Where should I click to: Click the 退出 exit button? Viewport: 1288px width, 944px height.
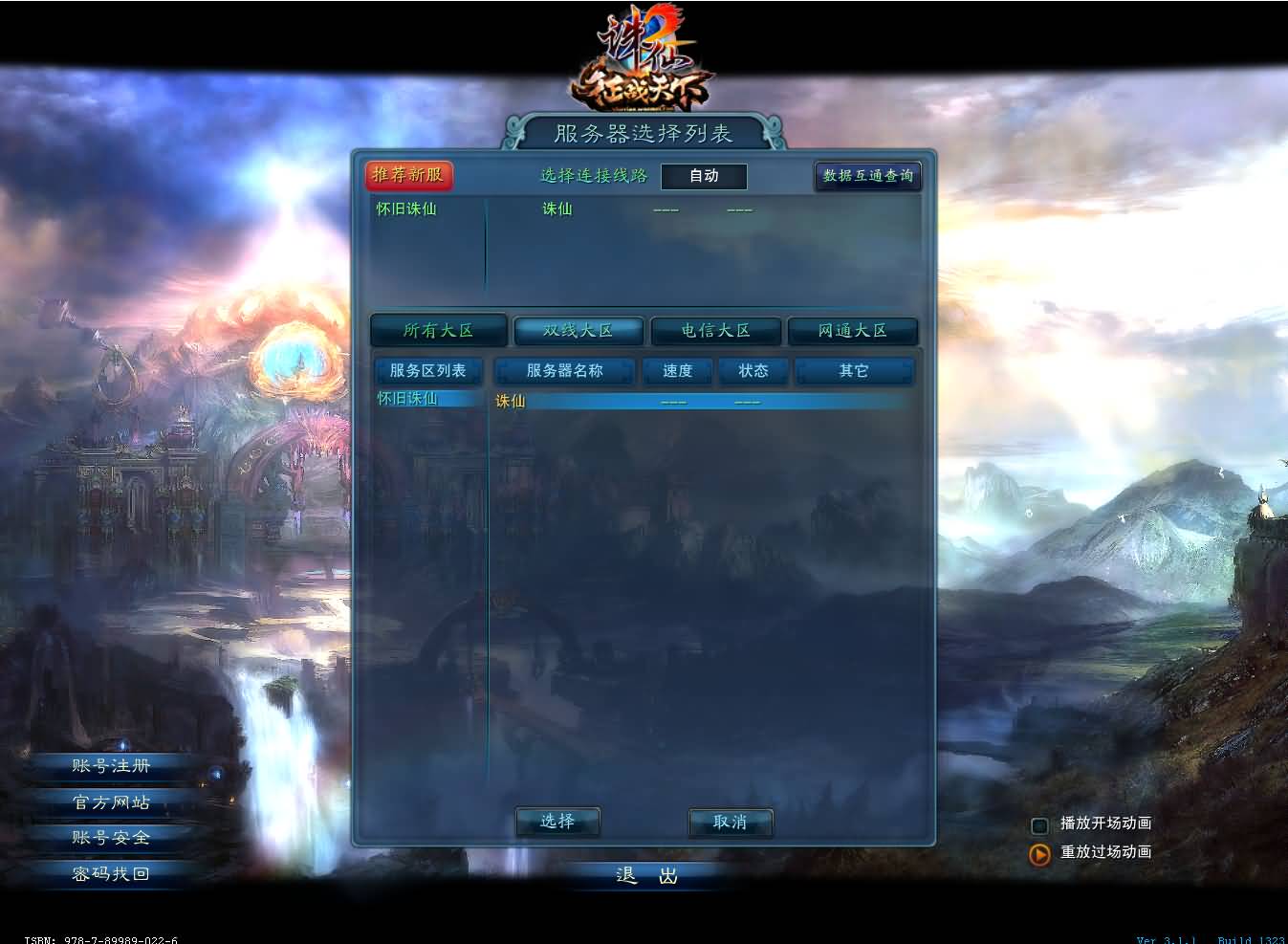pos(644,873)
